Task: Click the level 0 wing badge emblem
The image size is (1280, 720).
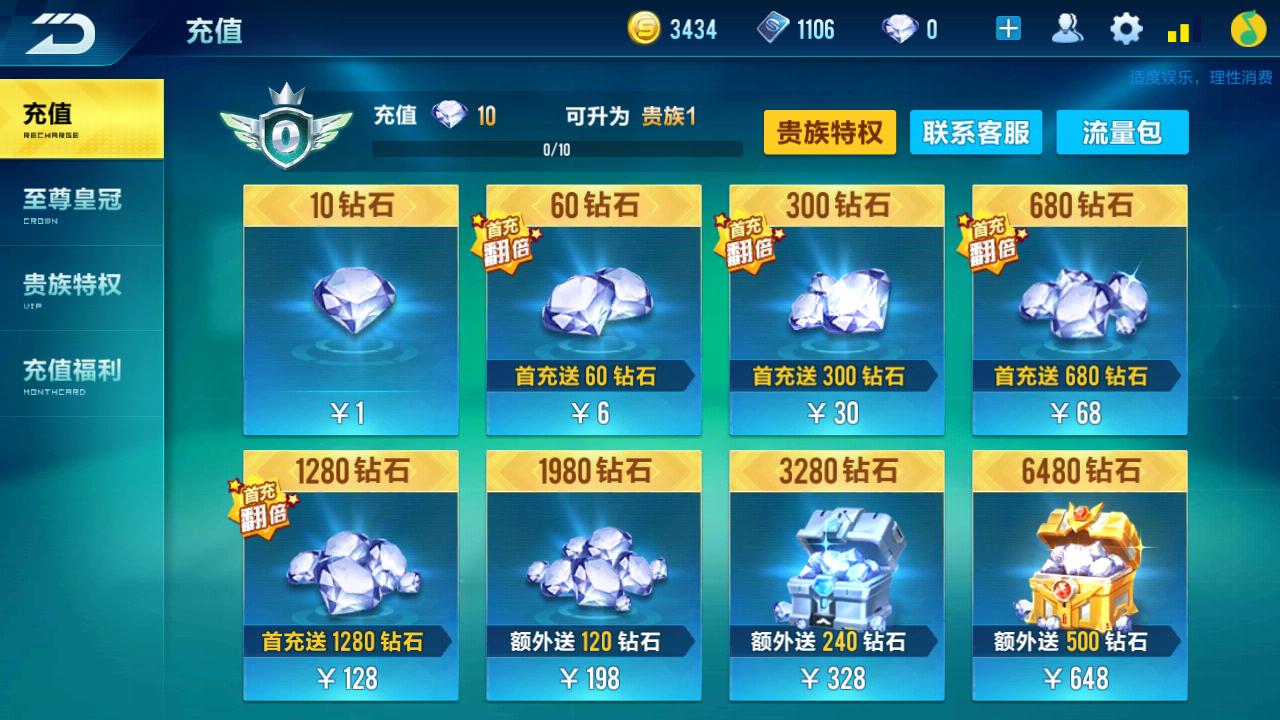Action: 286,123
